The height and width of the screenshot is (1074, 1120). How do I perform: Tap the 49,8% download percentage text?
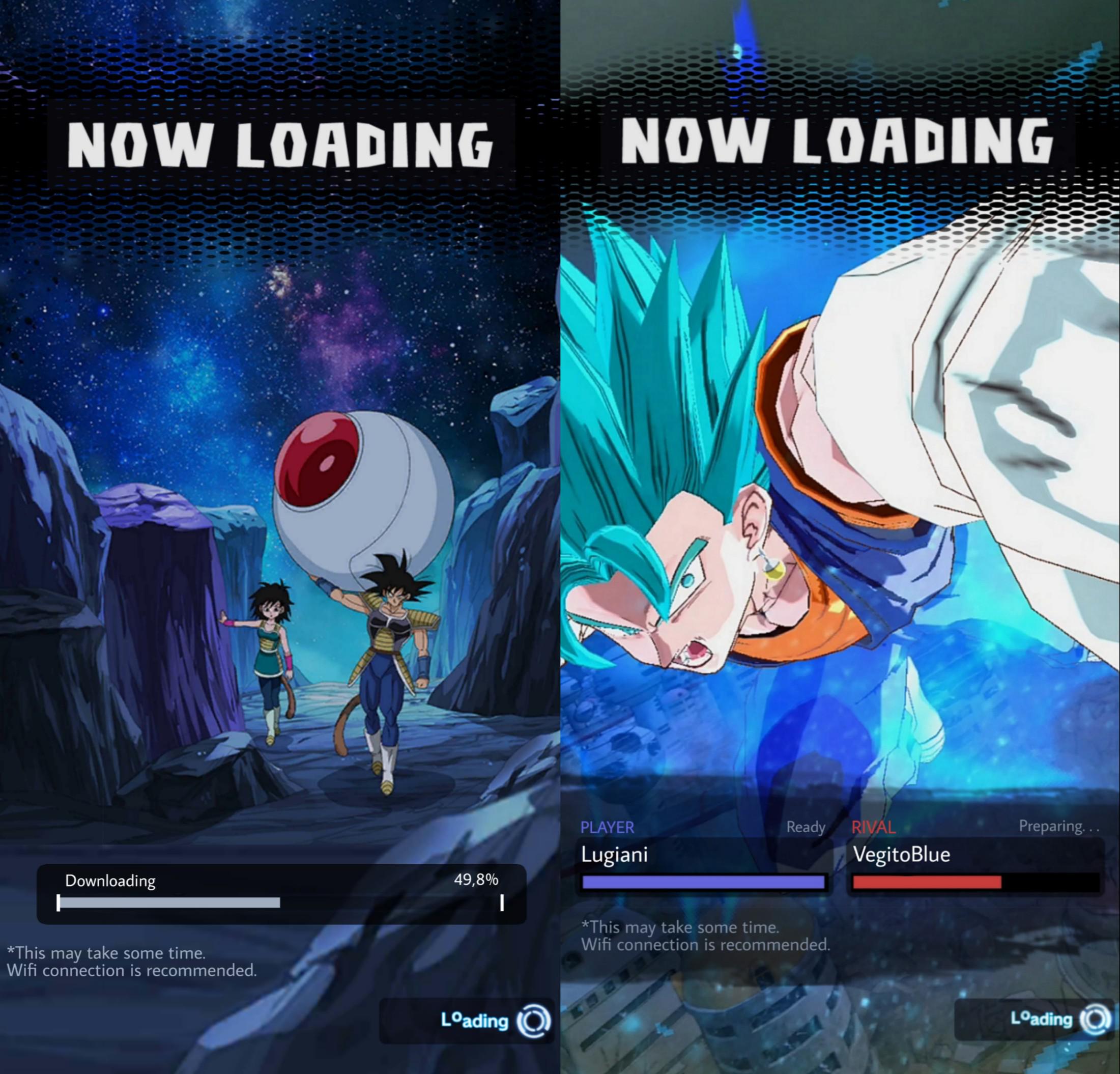coord(477,881)
